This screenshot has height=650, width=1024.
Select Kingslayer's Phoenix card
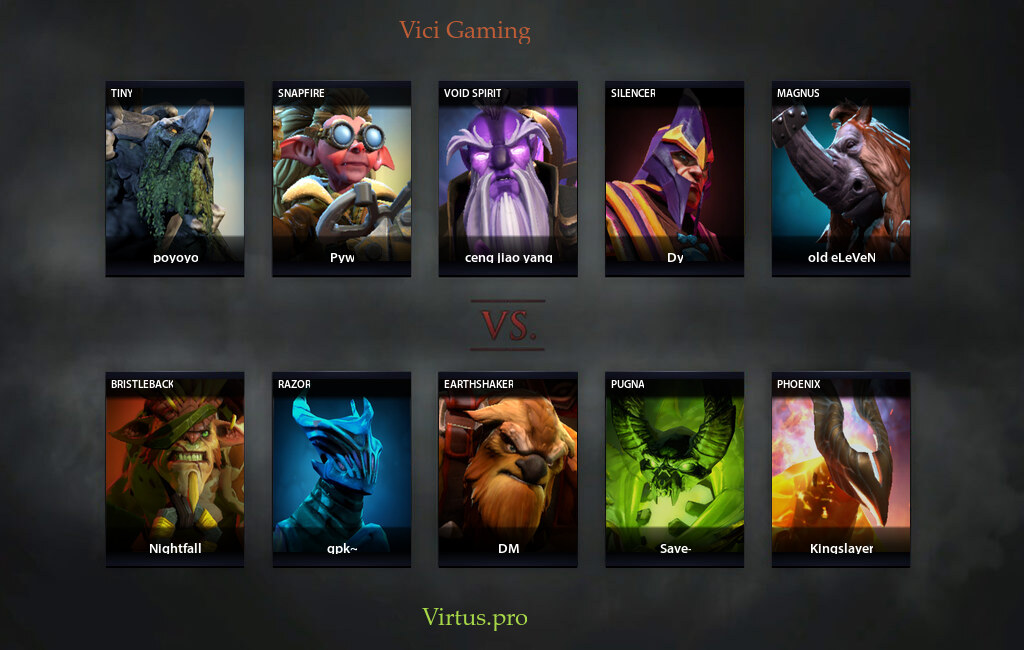pyautogui.click(x=841, y=469)
